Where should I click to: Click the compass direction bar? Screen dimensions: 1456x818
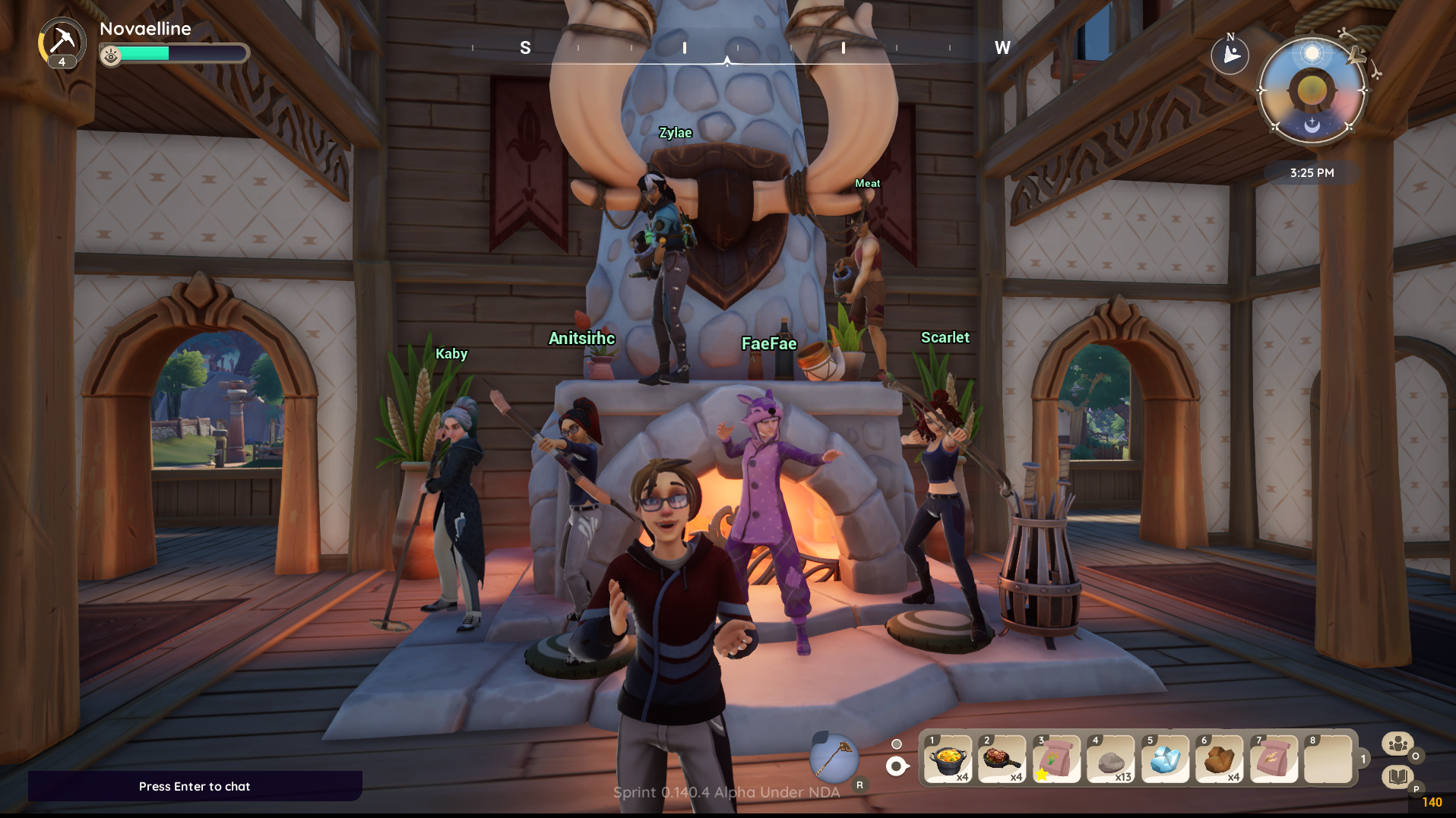727,49
